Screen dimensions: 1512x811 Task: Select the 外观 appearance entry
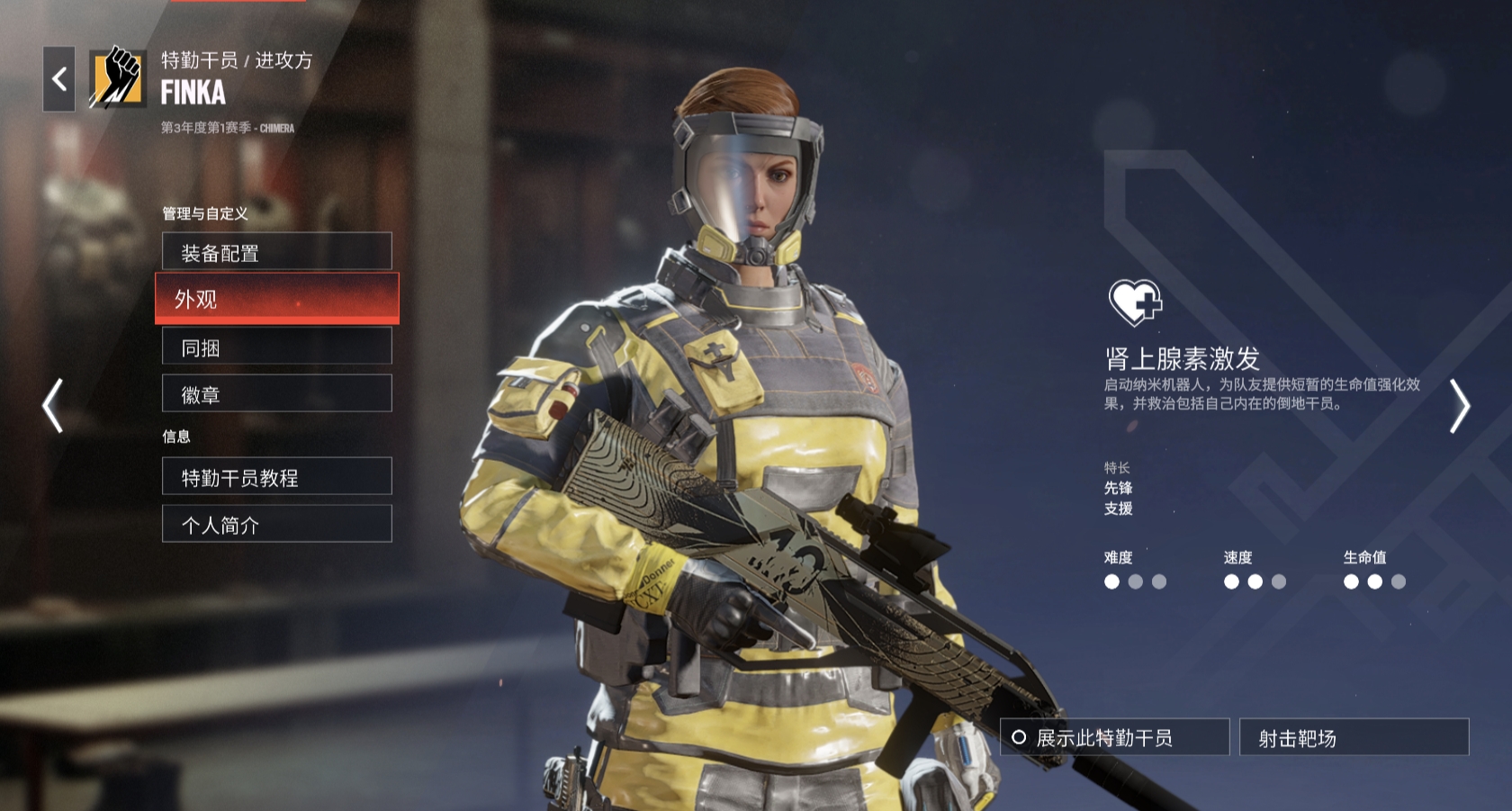click(x=276, y=299)
